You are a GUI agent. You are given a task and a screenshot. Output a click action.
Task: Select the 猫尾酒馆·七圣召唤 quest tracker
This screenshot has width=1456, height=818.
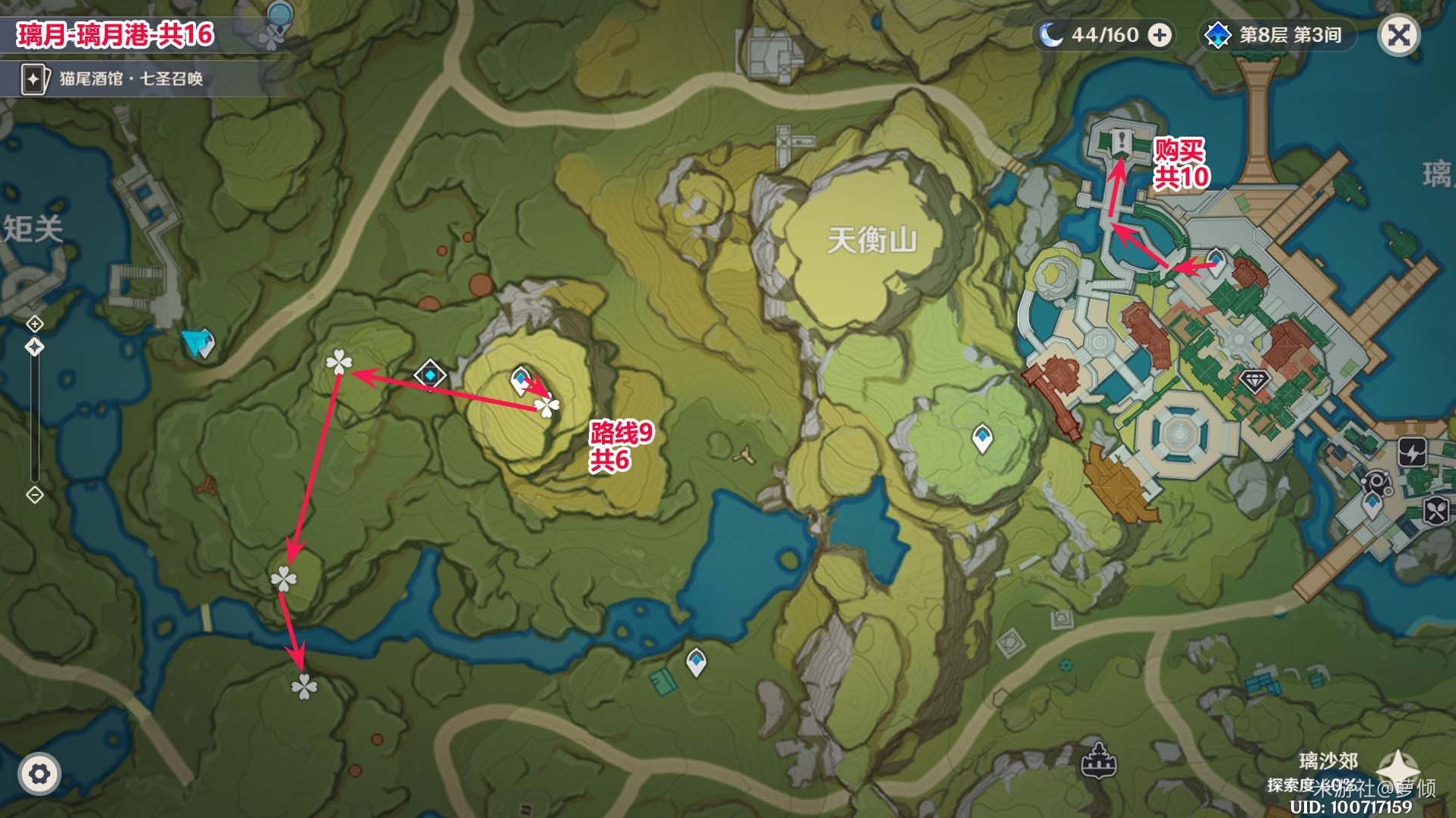coord(114,78)
